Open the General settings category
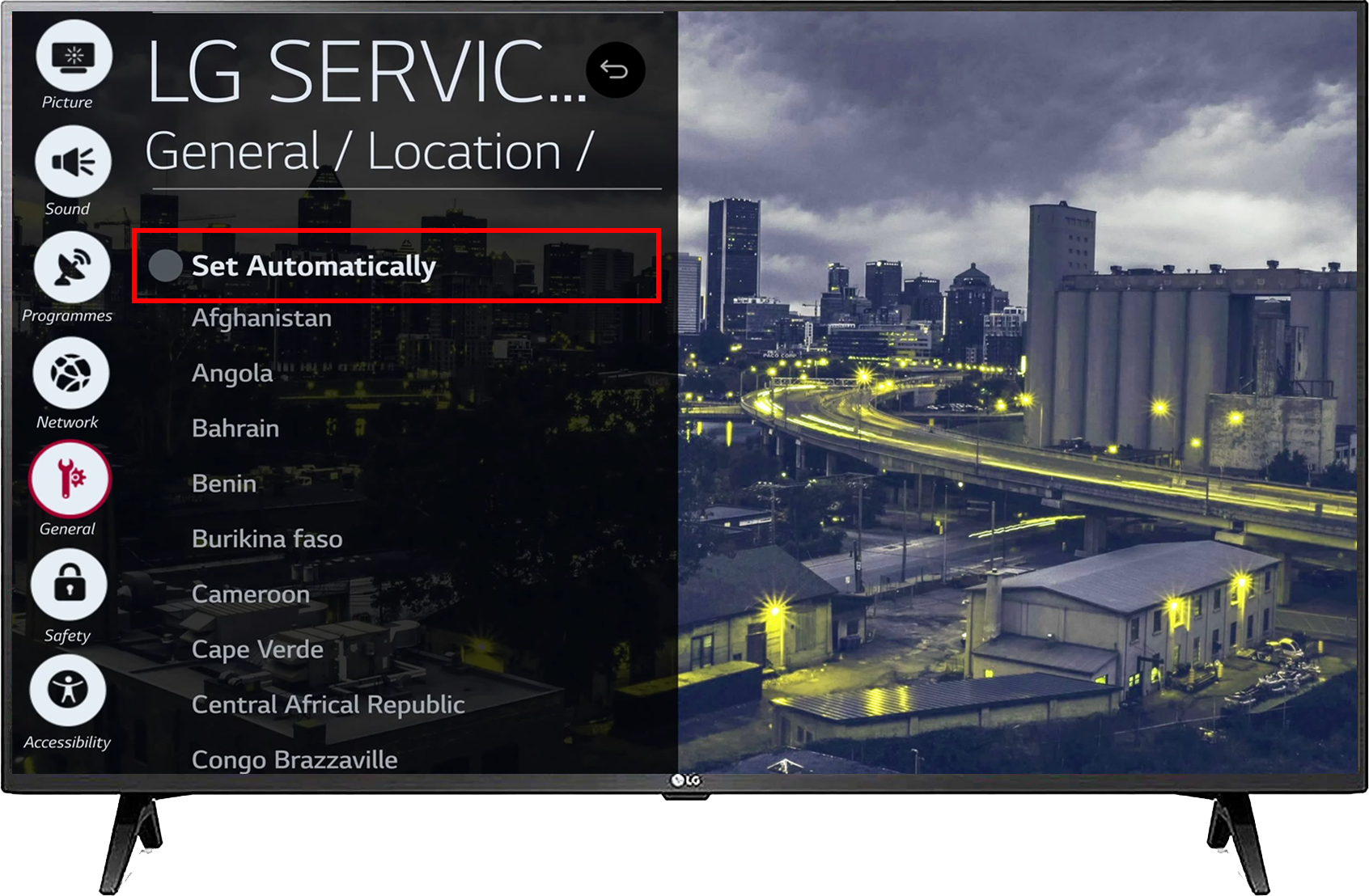This screenshot has width=1369, height=896. coord(70,480)
